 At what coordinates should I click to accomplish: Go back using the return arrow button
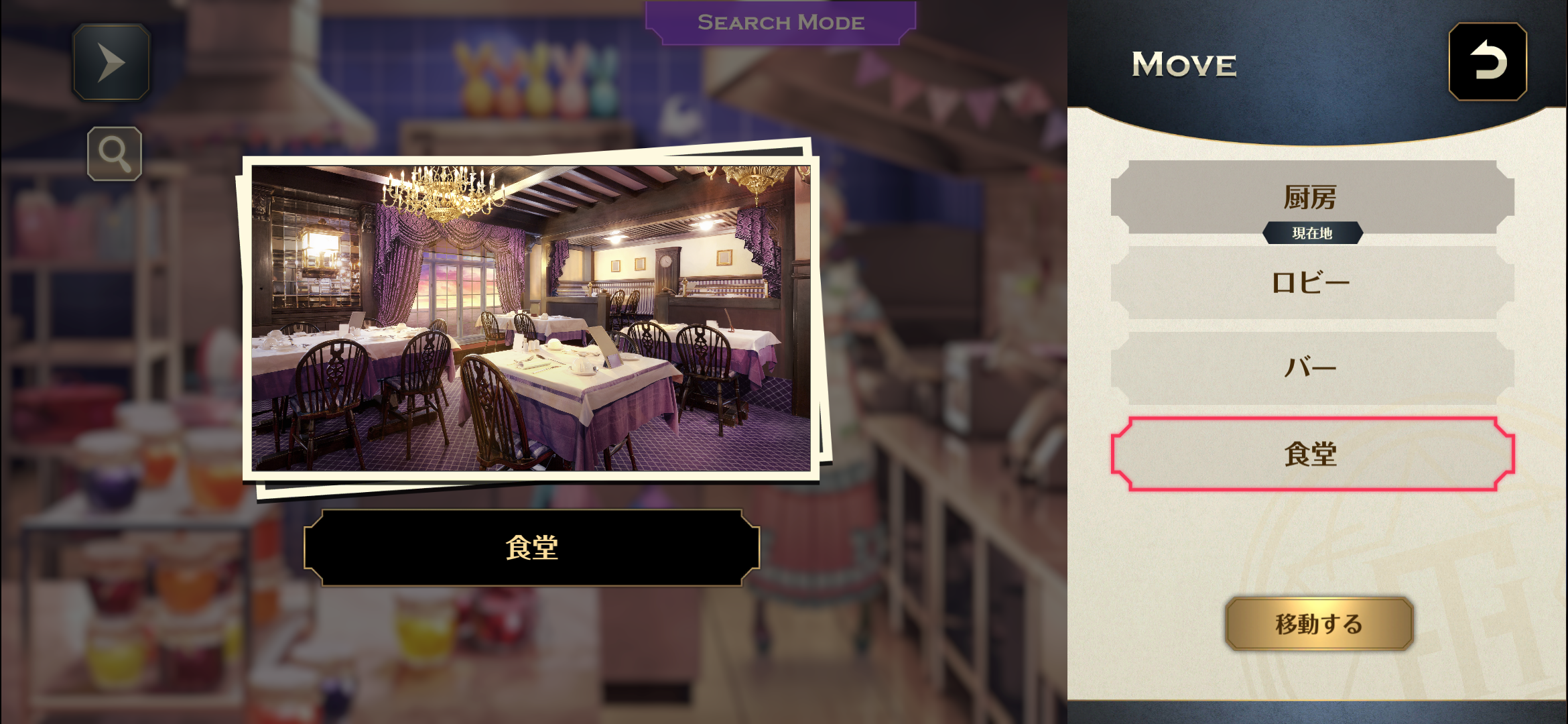[1488, 62]
